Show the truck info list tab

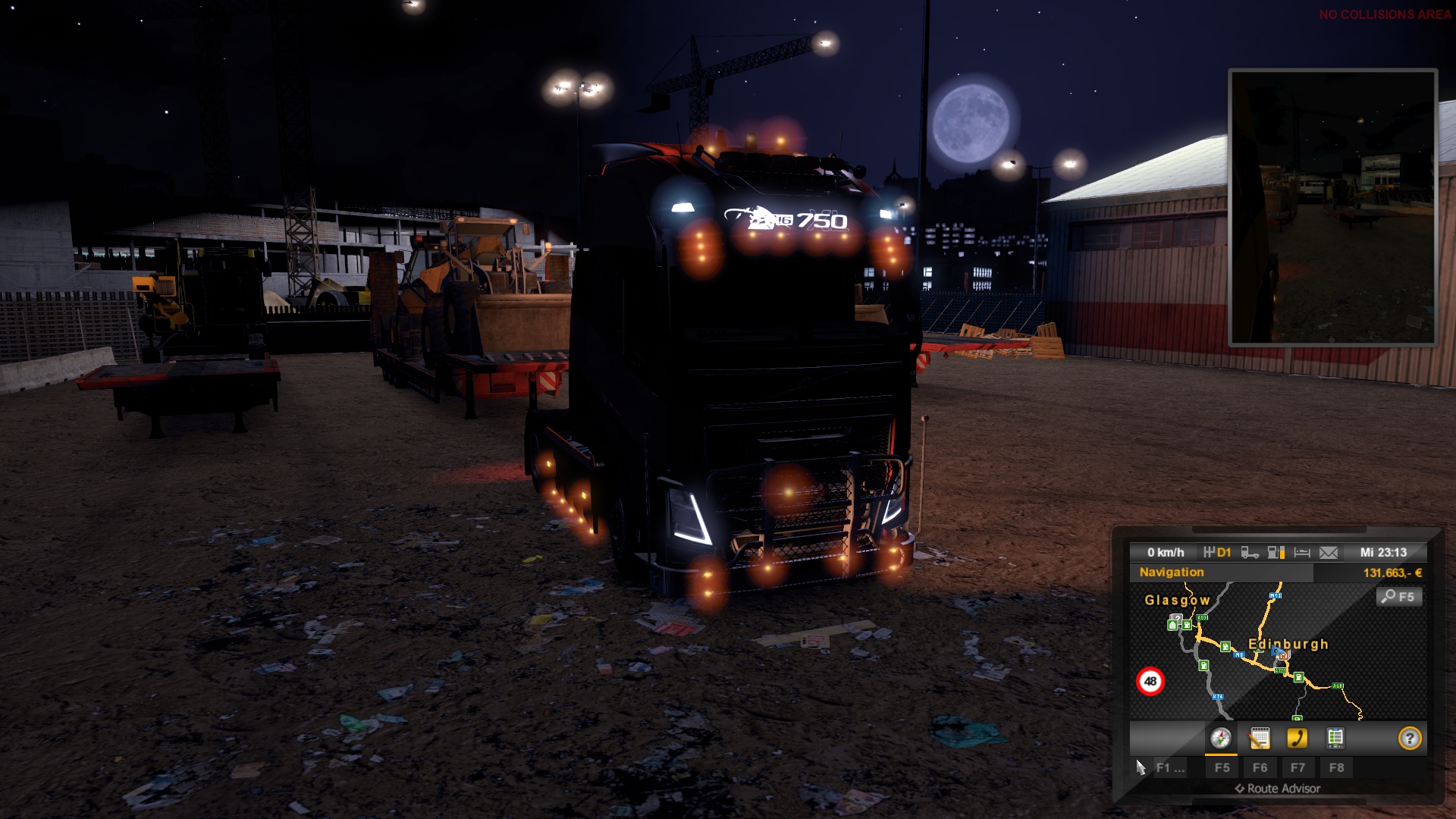1335,738
